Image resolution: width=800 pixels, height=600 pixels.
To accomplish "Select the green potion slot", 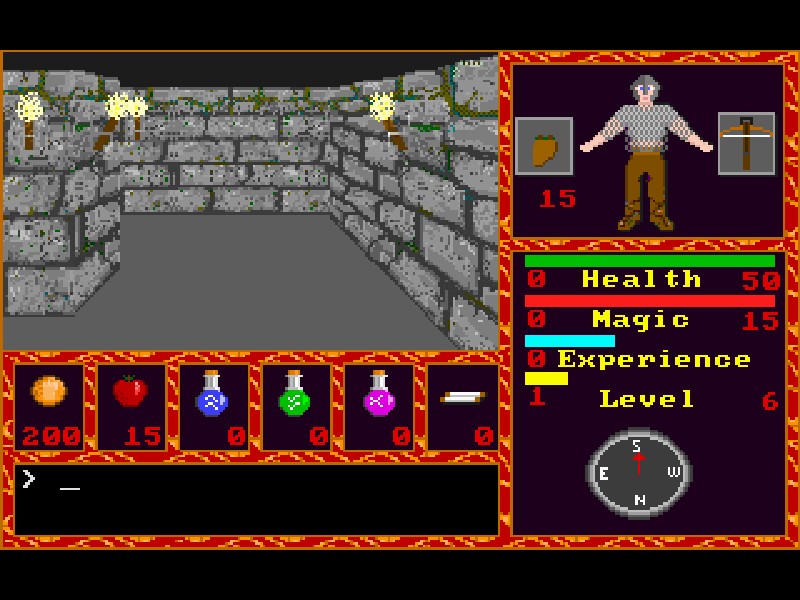I will click(x=296, y=406).
